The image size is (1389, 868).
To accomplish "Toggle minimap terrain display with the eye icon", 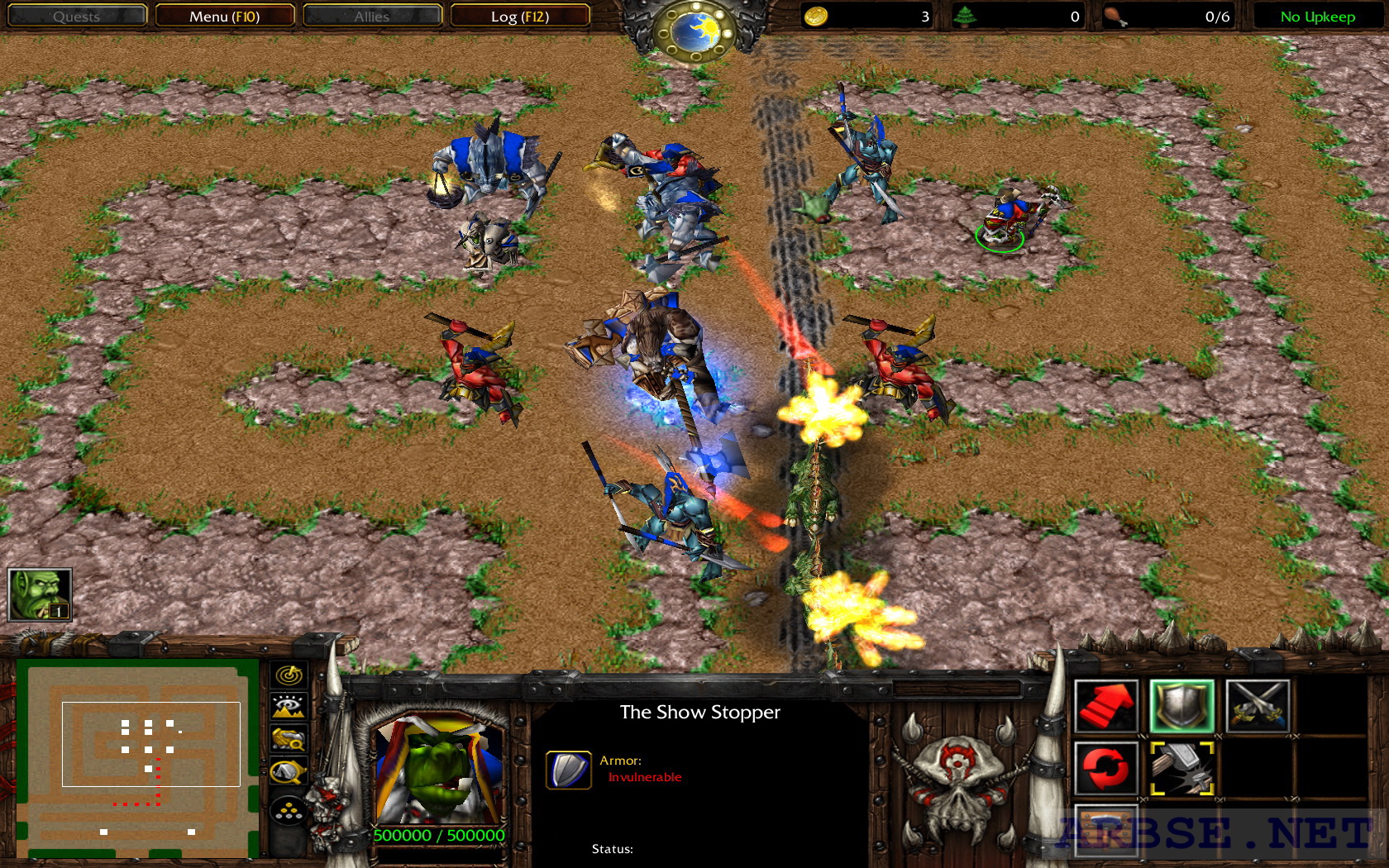I will pyautogui.click(x=289, y=707).
